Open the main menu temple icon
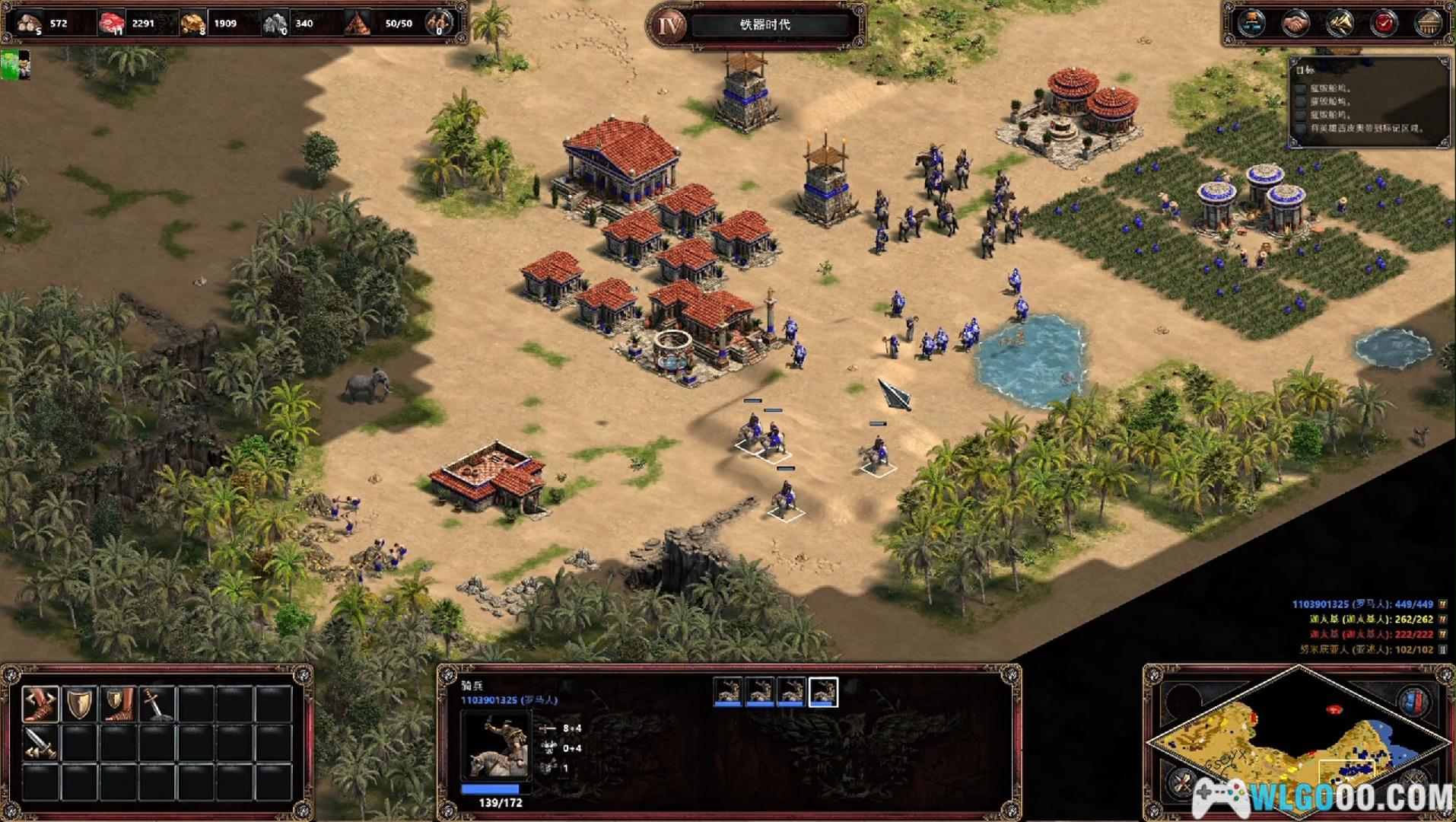Image resolution: width=1456 pixels, height=822 pixels. pyautogui.click(x=1429, y=23)
